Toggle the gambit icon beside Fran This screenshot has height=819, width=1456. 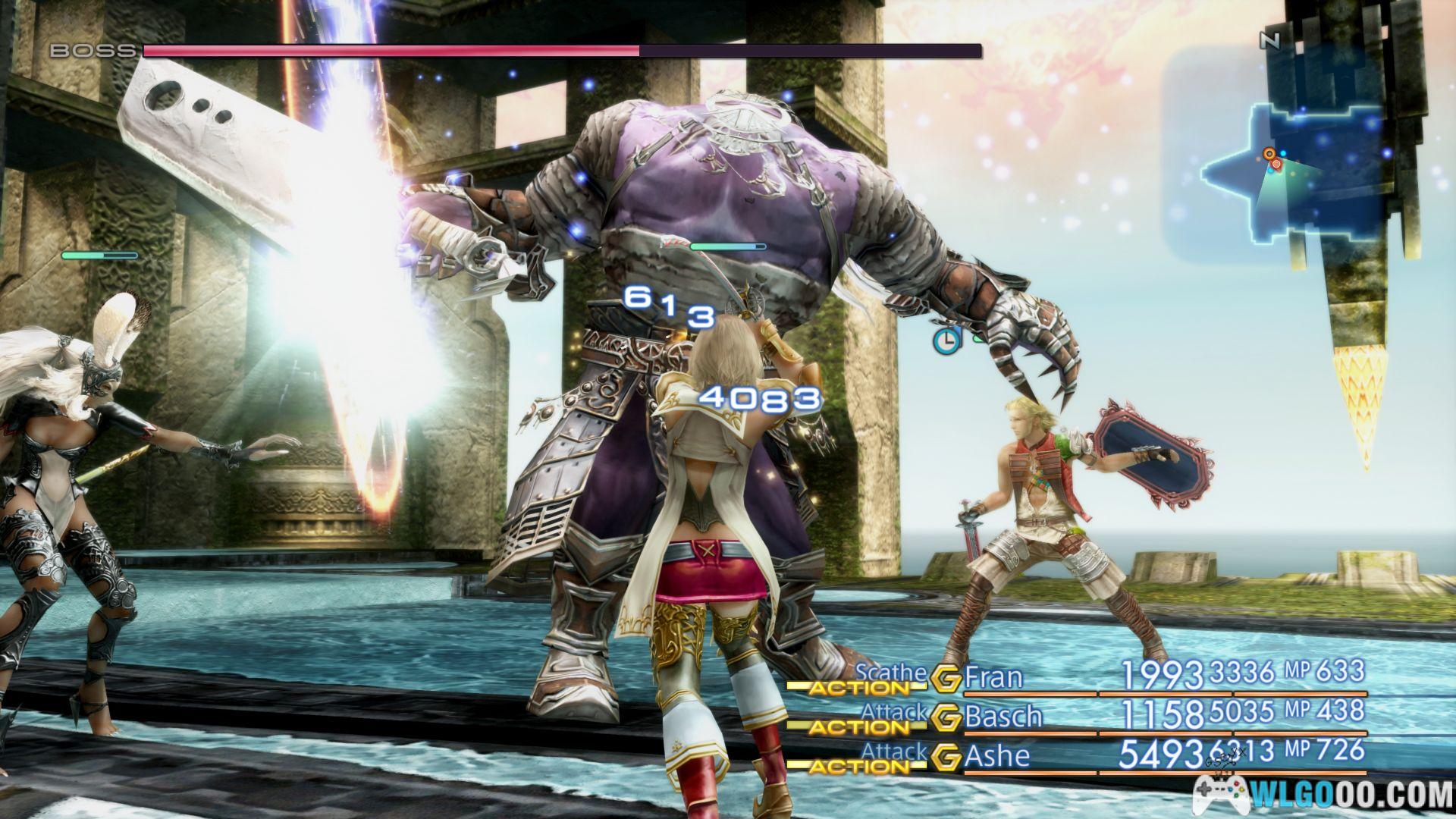(x=946, y=679)
